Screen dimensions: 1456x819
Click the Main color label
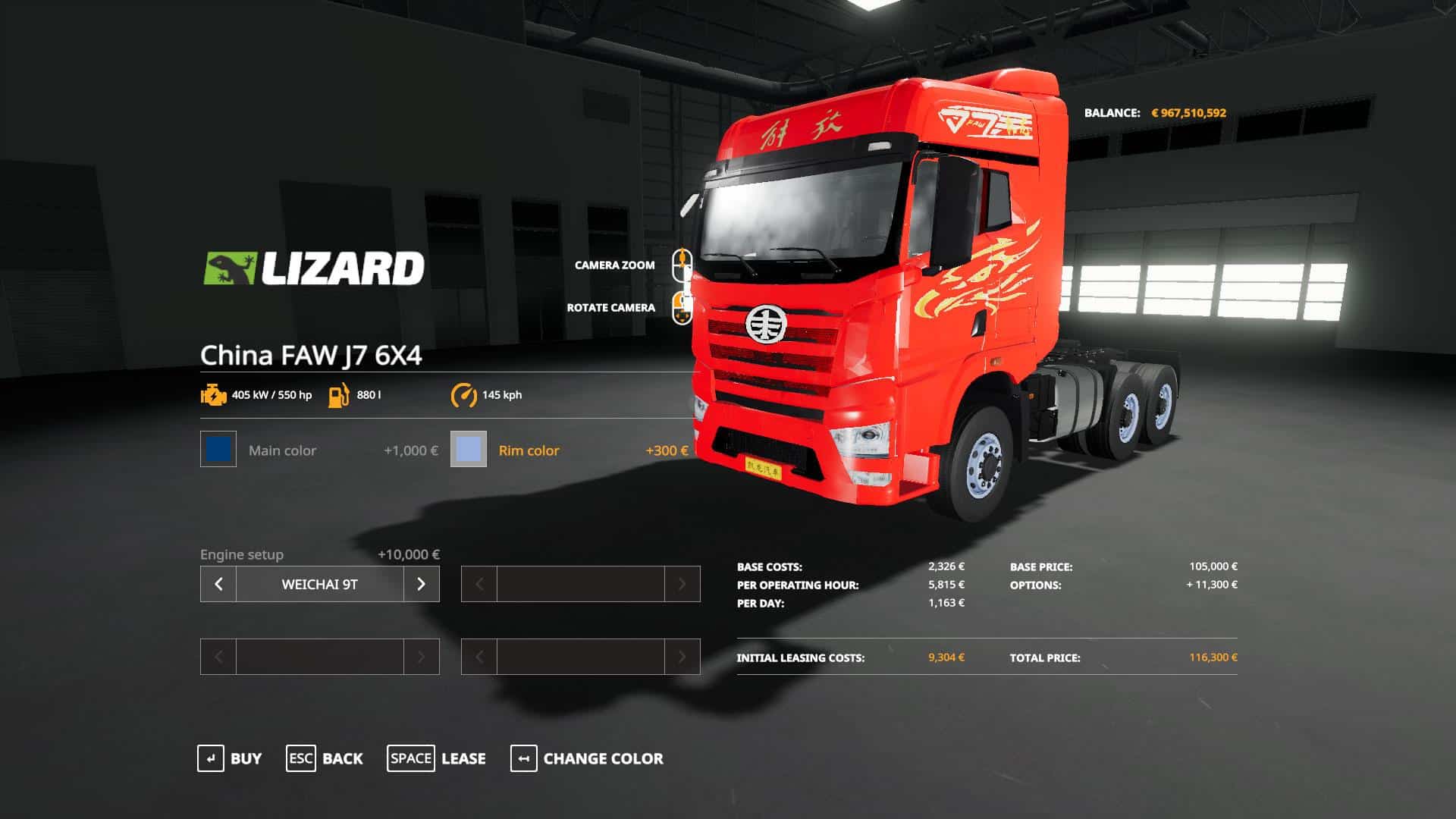click(282, 450)
